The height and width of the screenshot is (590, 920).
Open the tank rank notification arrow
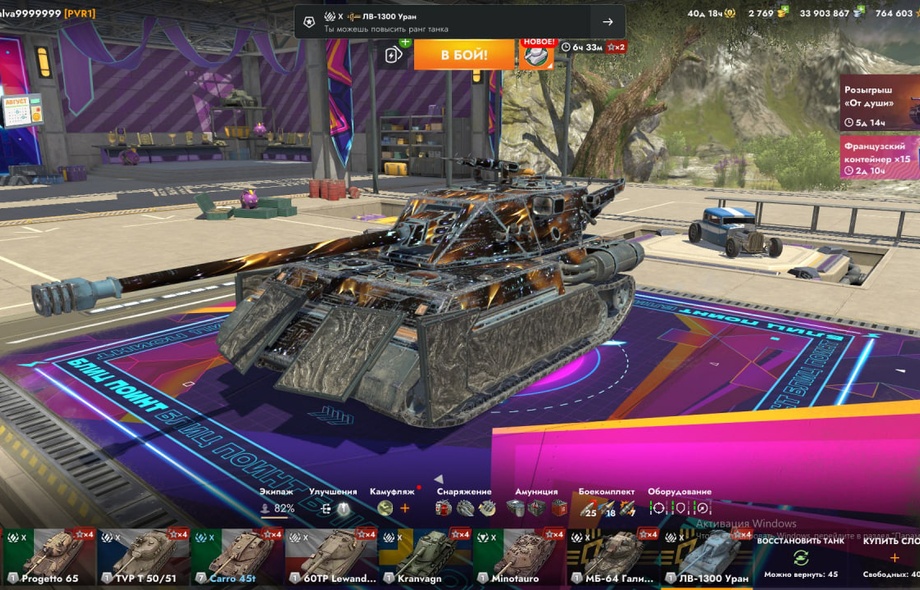pyautogui.click(x=607, y=22)
